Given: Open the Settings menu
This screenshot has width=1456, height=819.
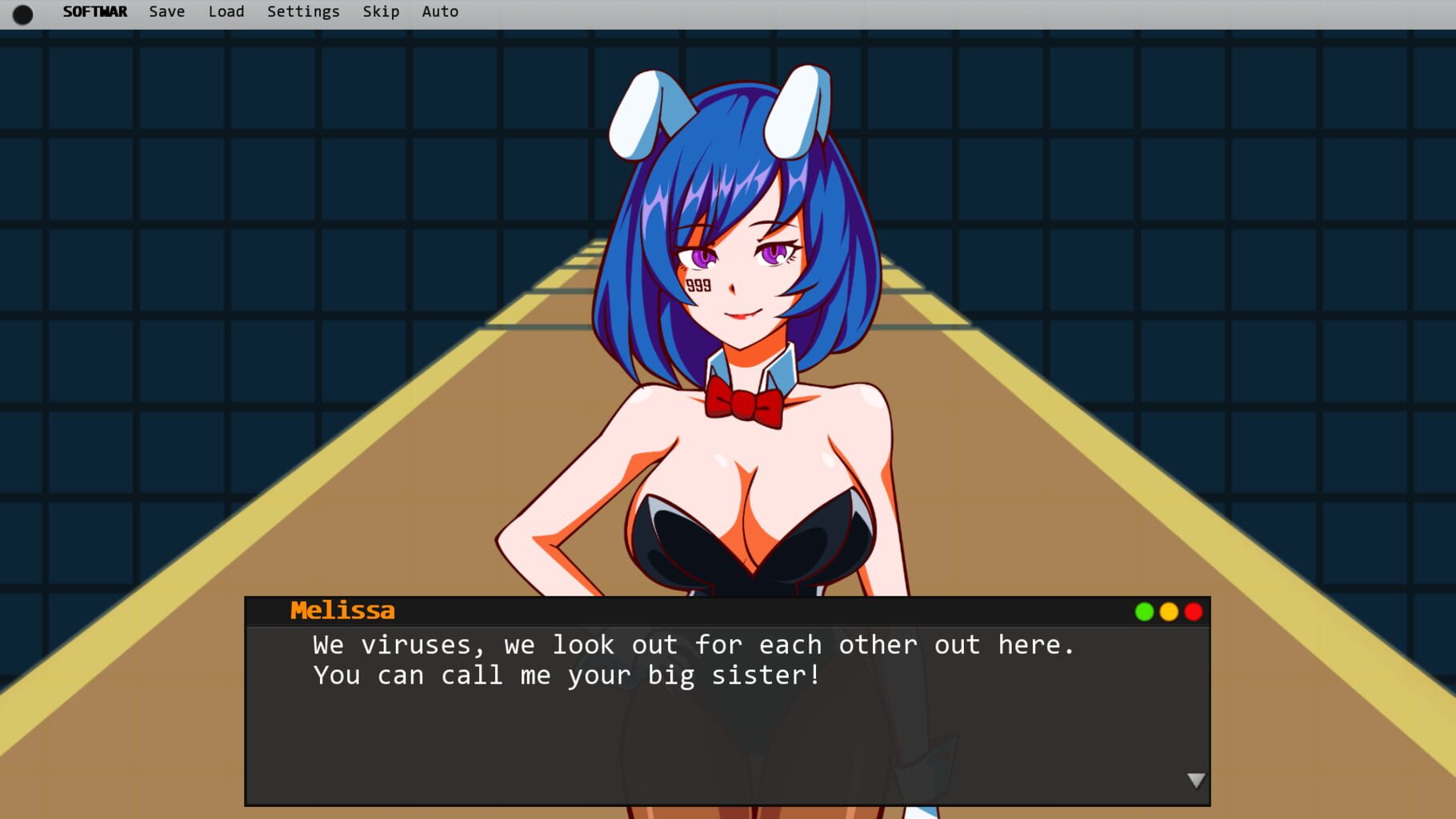Looking at the screenshot, I should coord(302,11).
